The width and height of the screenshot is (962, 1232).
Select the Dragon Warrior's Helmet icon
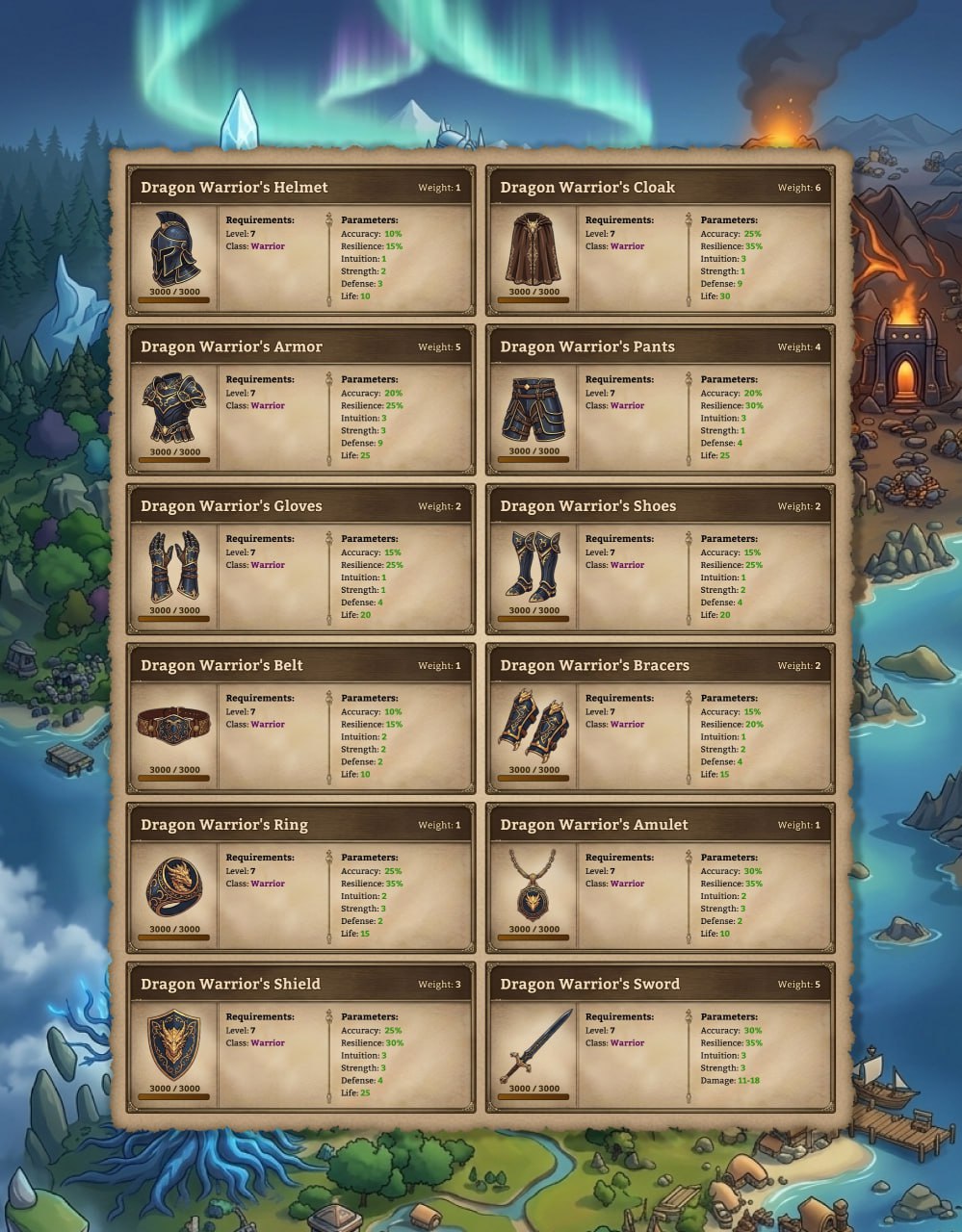174,248
